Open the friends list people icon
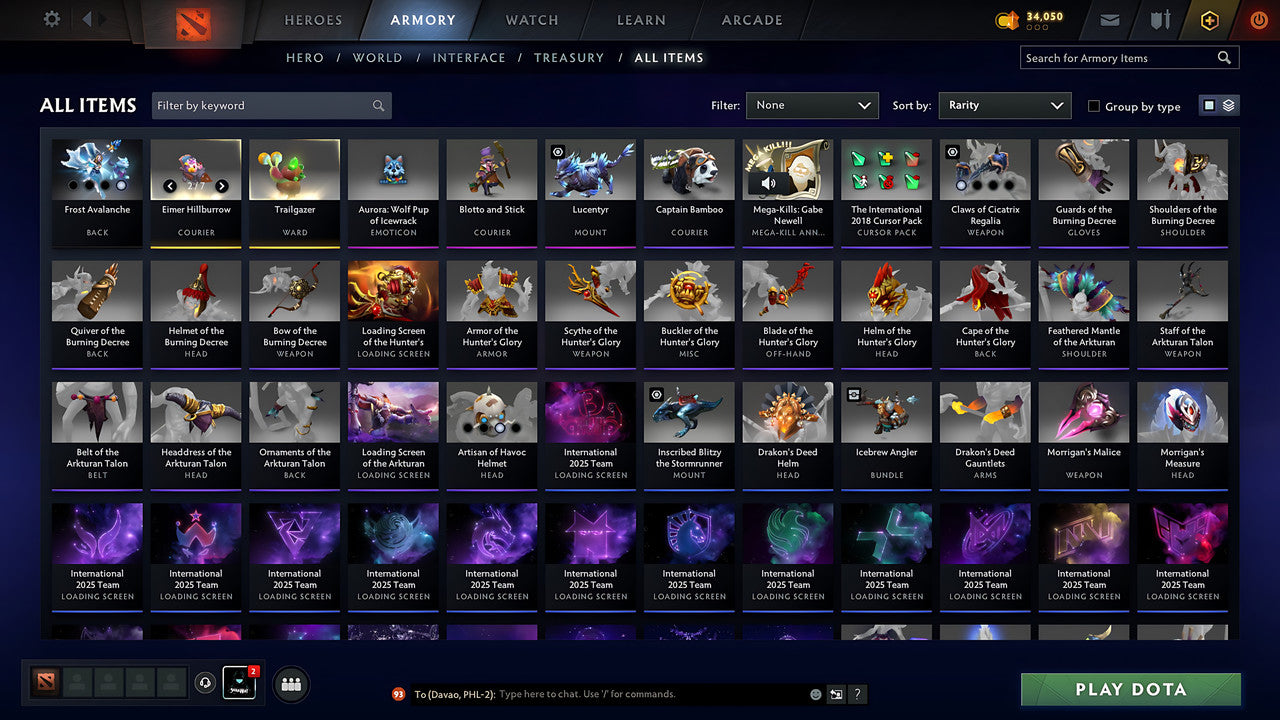This screenshot has height=720, width=1280. tap(289, 683)
